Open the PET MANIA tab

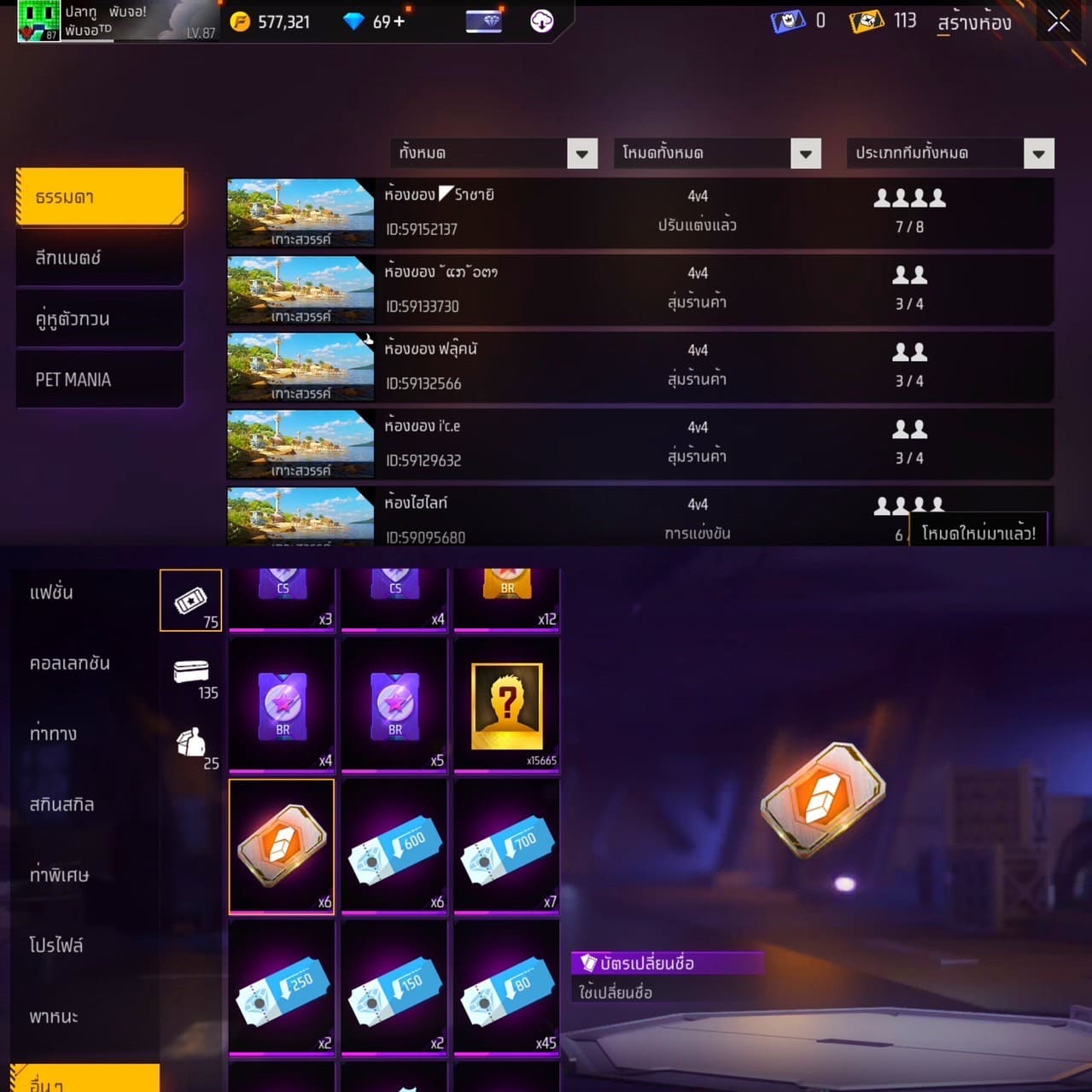coord(100,380)
